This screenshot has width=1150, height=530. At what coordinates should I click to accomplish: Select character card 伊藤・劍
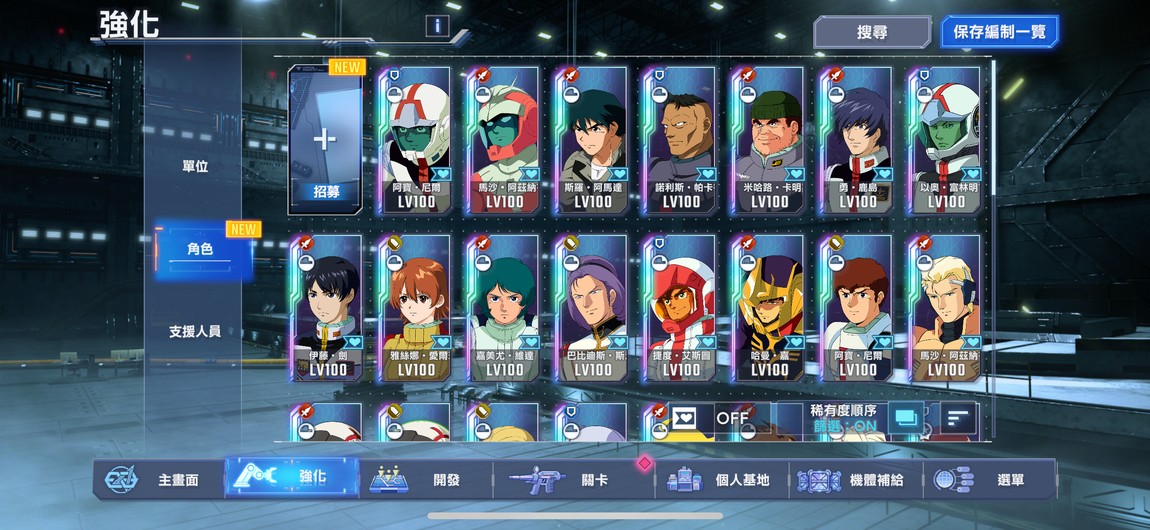pos(328,308)
